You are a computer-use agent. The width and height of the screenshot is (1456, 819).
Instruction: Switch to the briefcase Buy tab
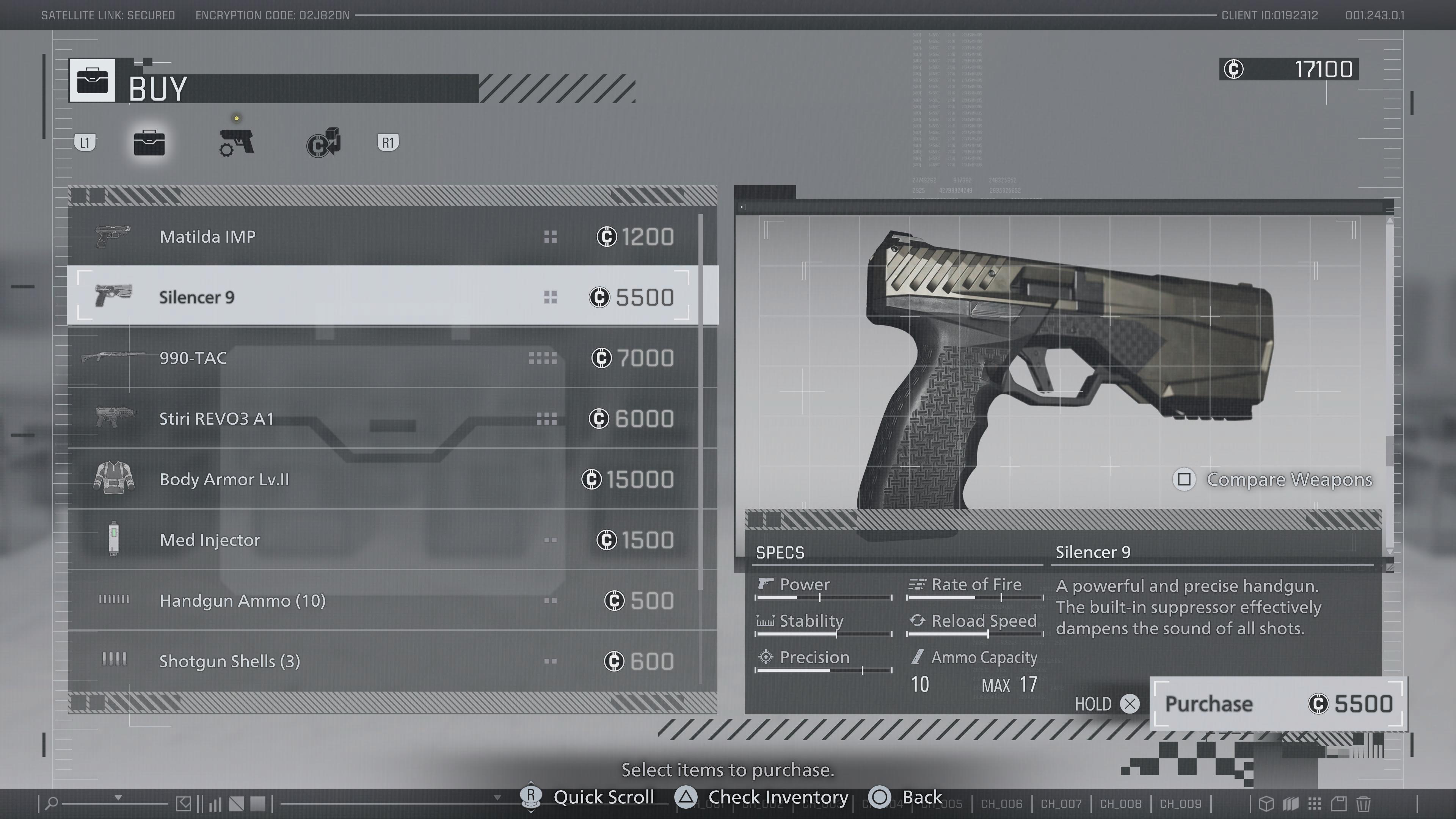click(149, 143)
